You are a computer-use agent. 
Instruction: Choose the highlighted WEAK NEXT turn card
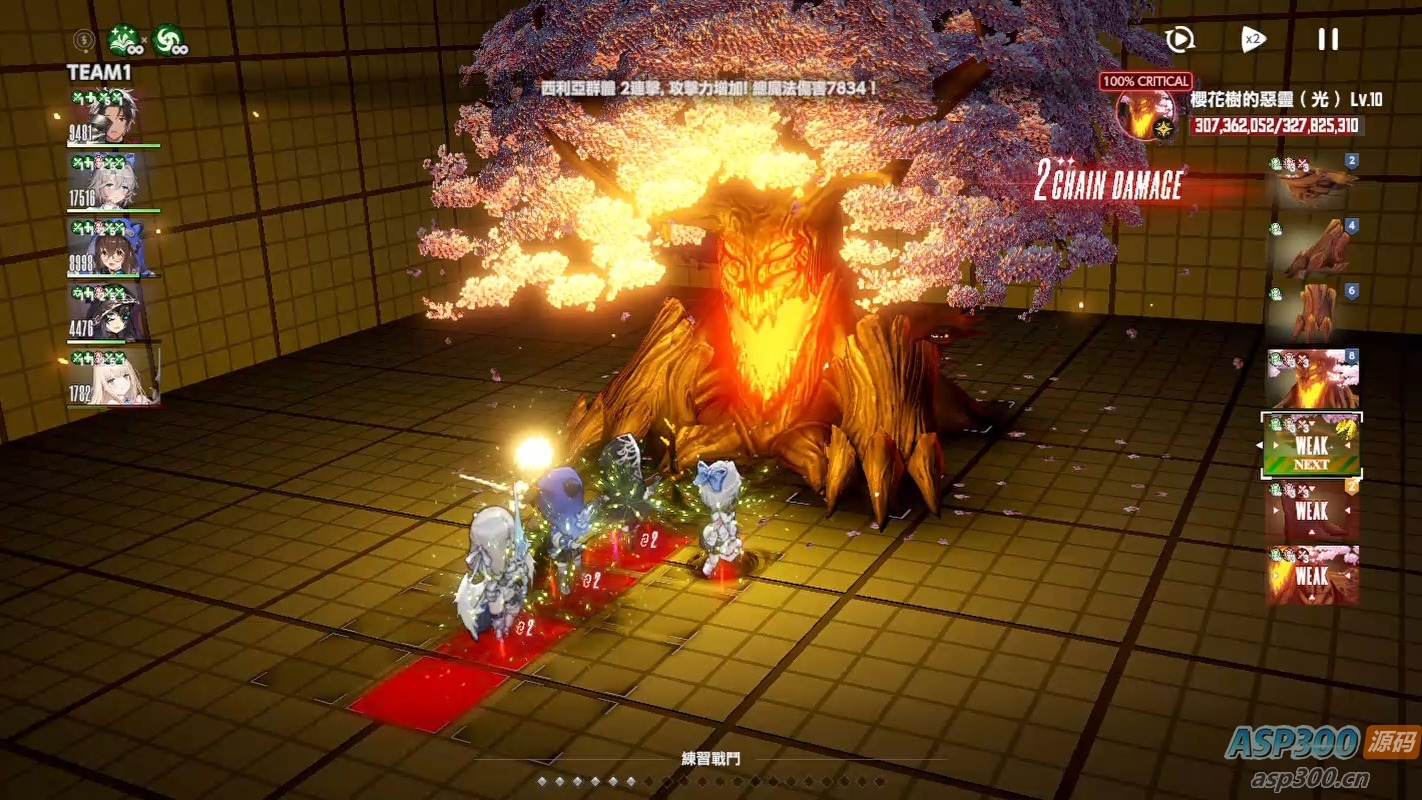coord(1311,444)
